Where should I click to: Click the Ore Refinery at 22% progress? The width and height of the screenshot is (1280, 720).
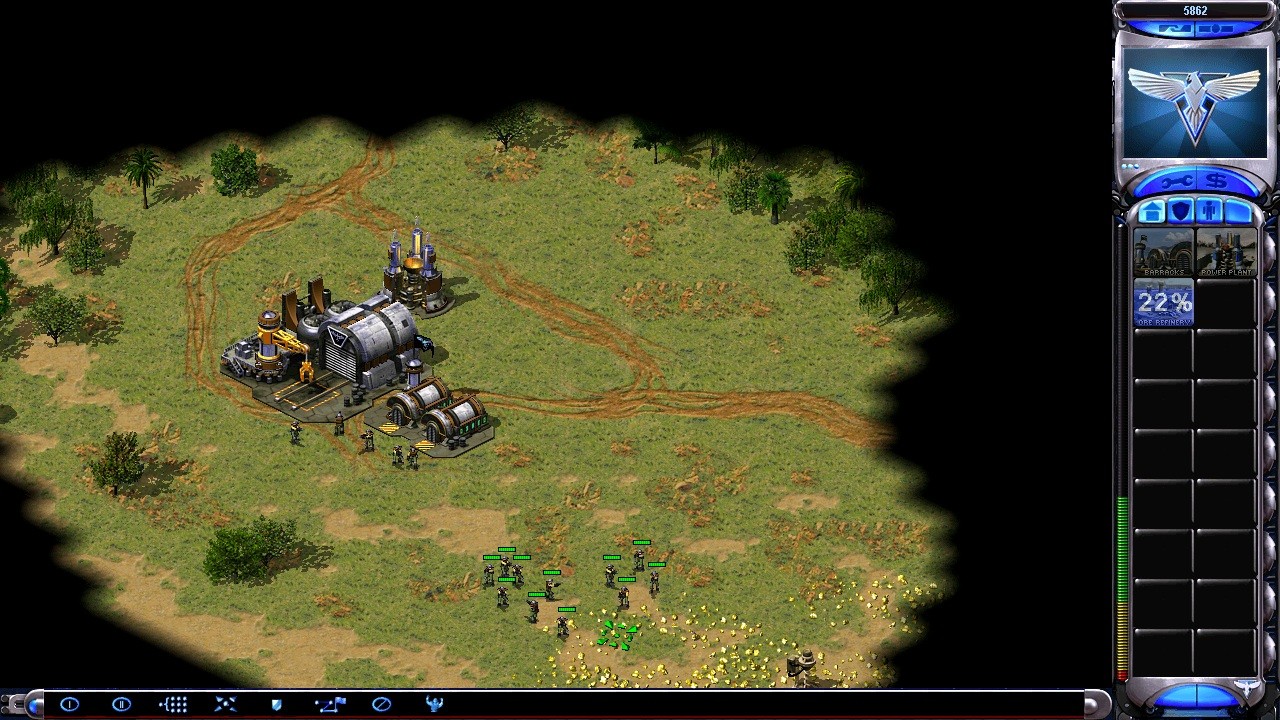1163,303
